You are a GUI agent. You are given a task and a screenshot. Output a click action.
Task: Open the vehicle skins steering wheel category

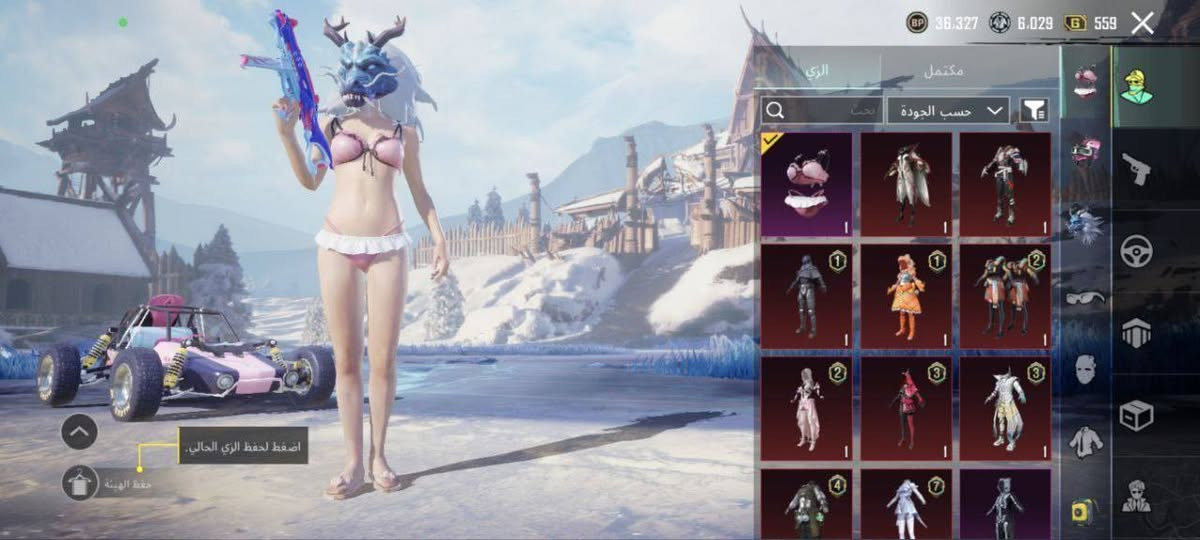point(1136,252)
